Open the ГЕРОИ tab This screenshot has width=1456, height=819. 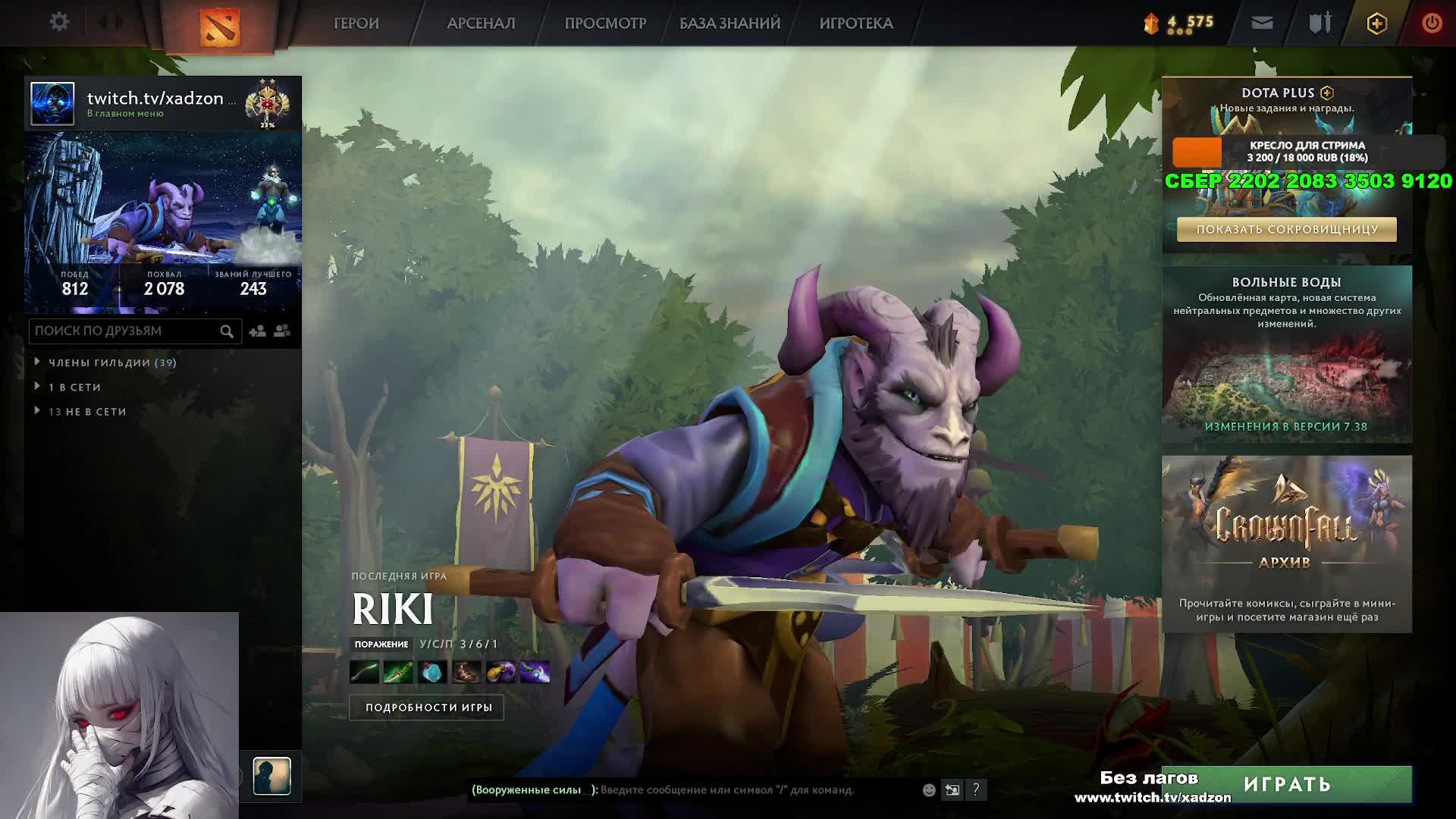356,24
